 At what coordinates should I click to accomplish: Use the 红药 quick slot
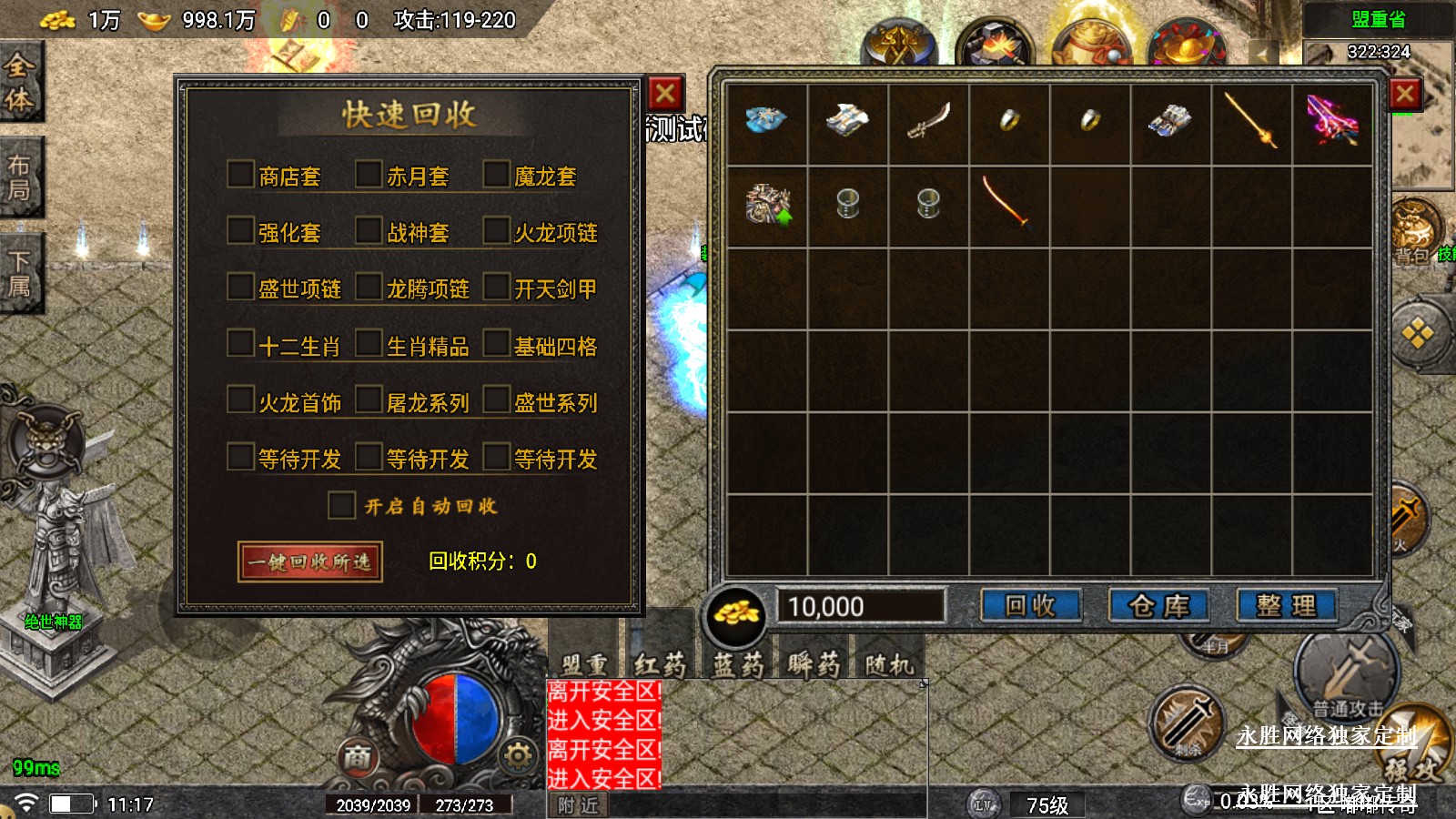[660, 664]
